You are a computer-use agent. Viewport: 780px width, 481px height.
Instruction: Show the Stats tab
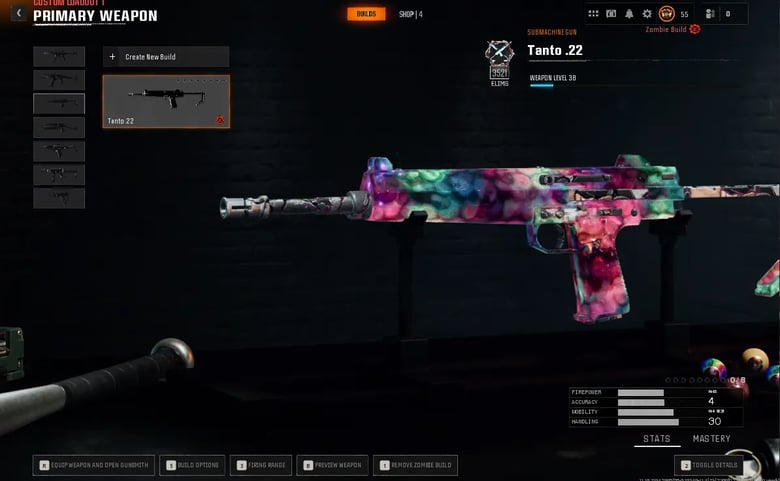click(657, 439)
